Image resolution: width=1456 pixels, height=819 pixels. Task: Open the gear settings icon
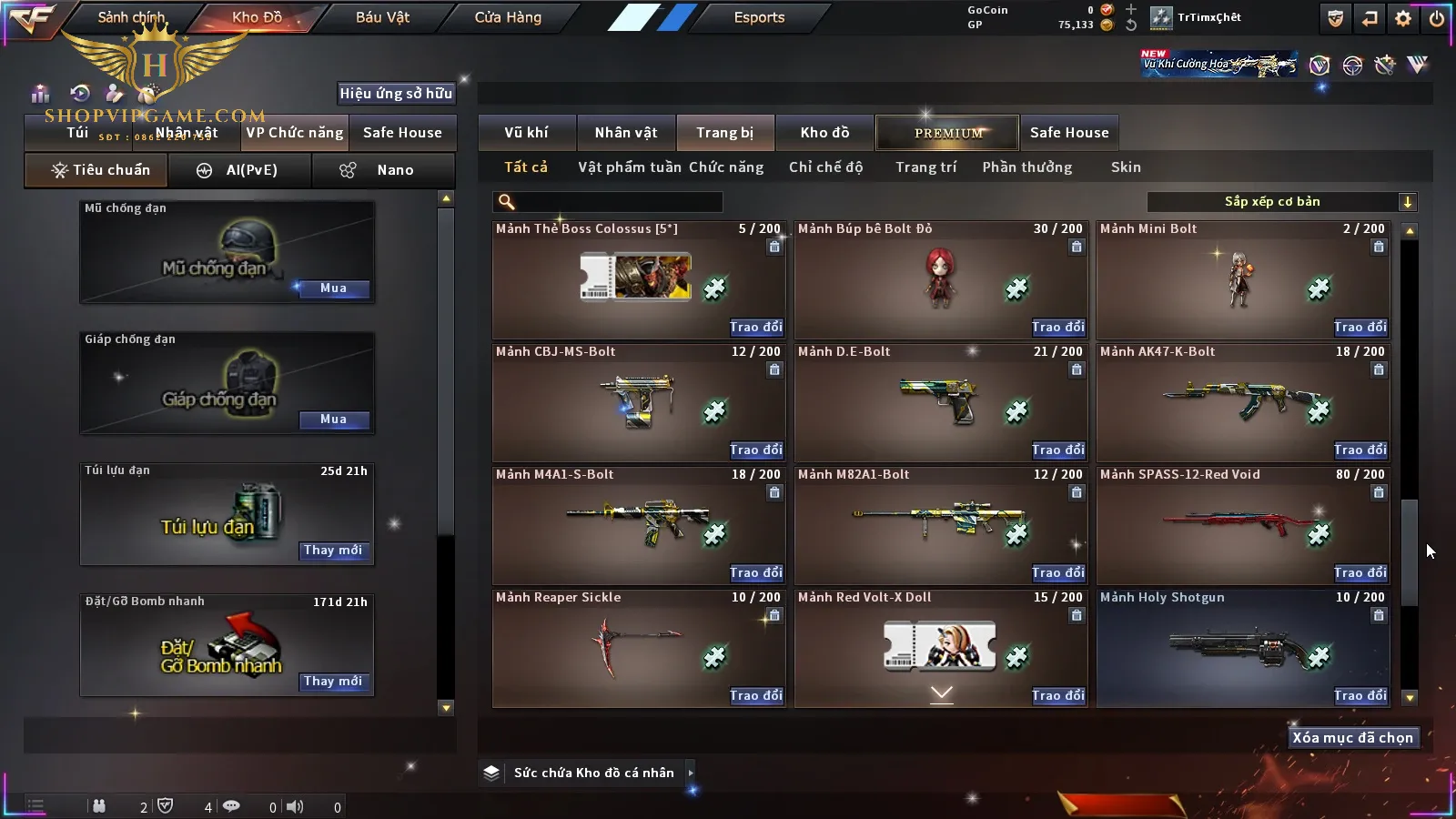click(x=1403, y=18)
